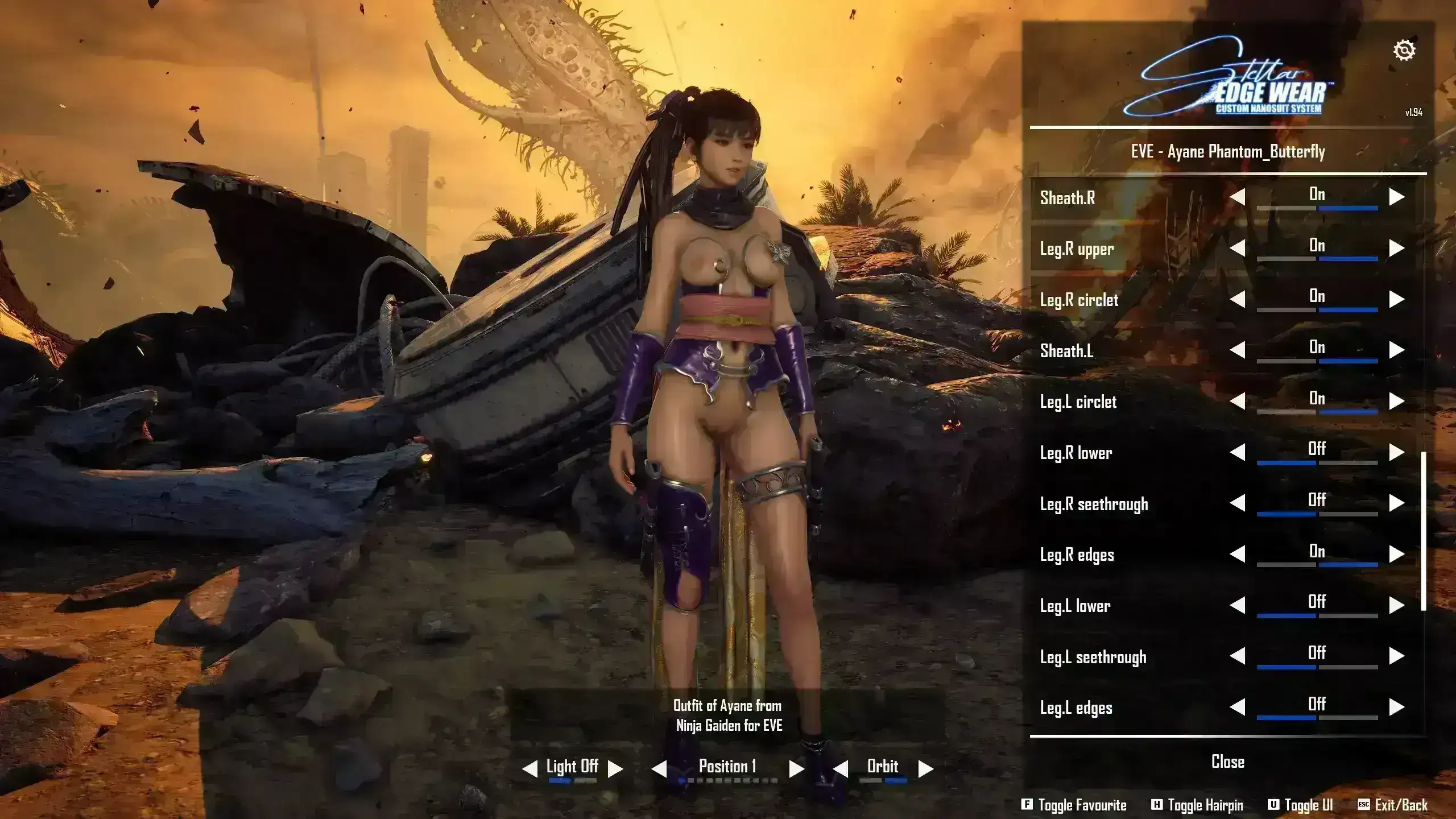This screenshot has width=1456, height=819.
Task: Go to previous camera position
Action: pos(659,769)
